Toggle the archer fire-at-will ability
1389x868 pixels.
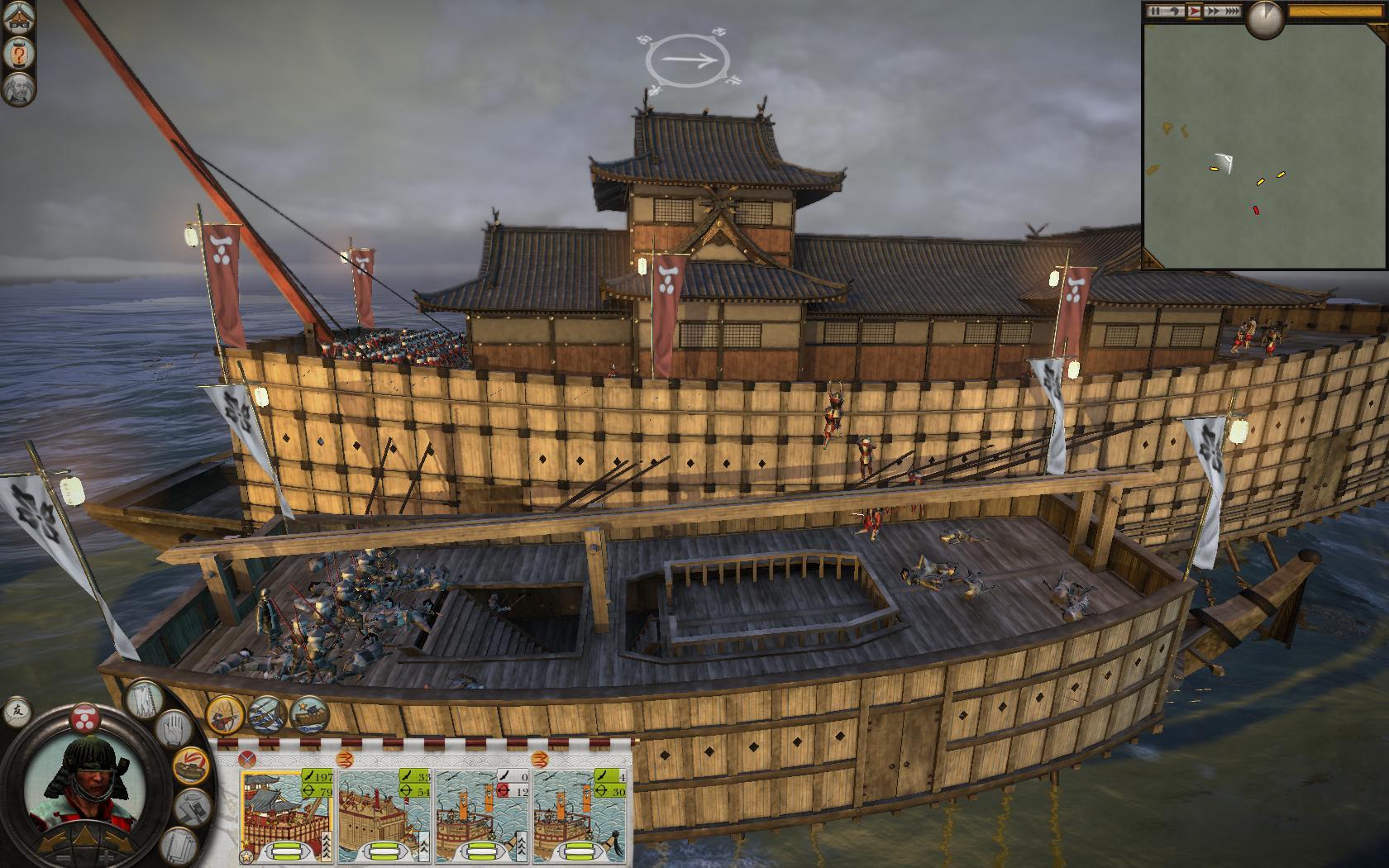tap(224, 715)
